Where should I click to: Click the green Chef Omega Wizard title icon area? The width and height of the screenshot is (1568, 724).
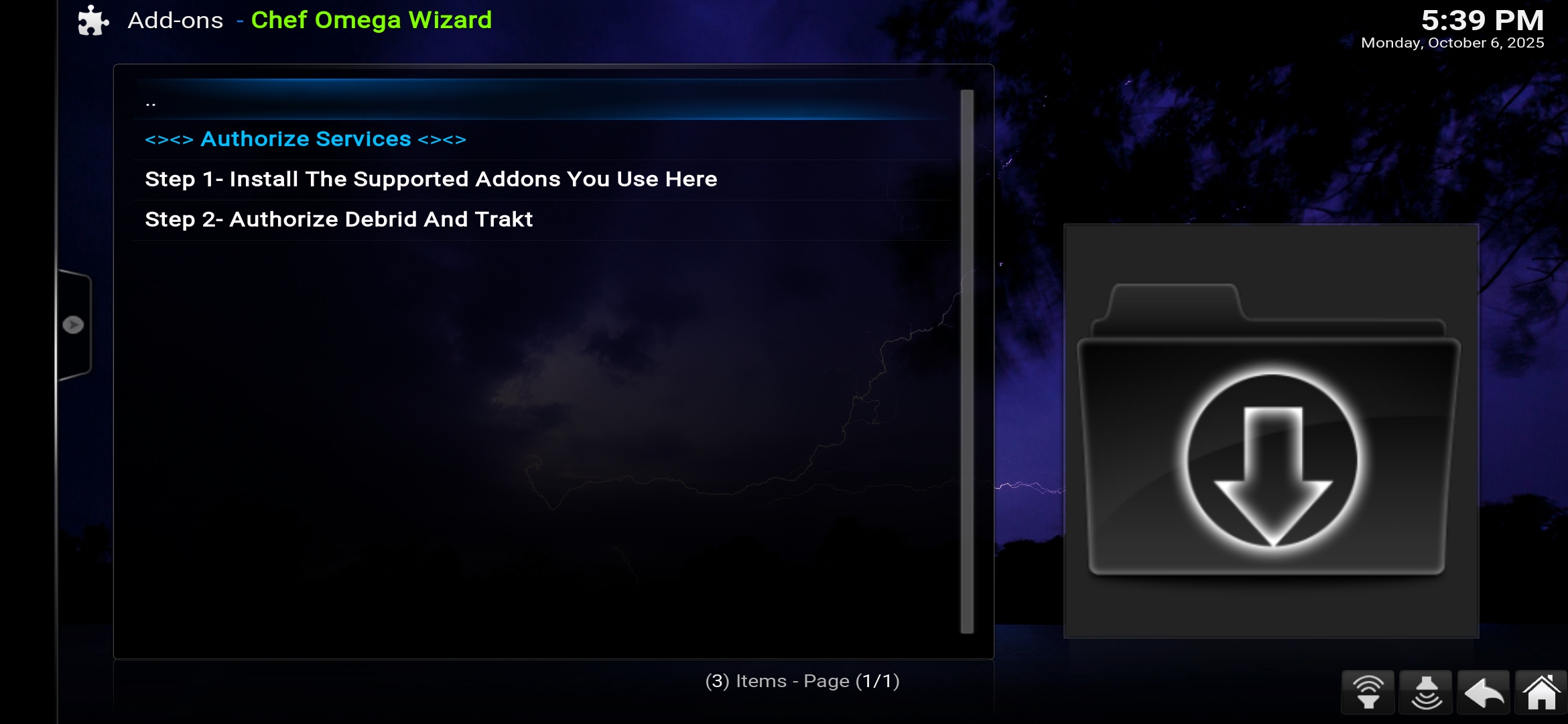[371, 20]
